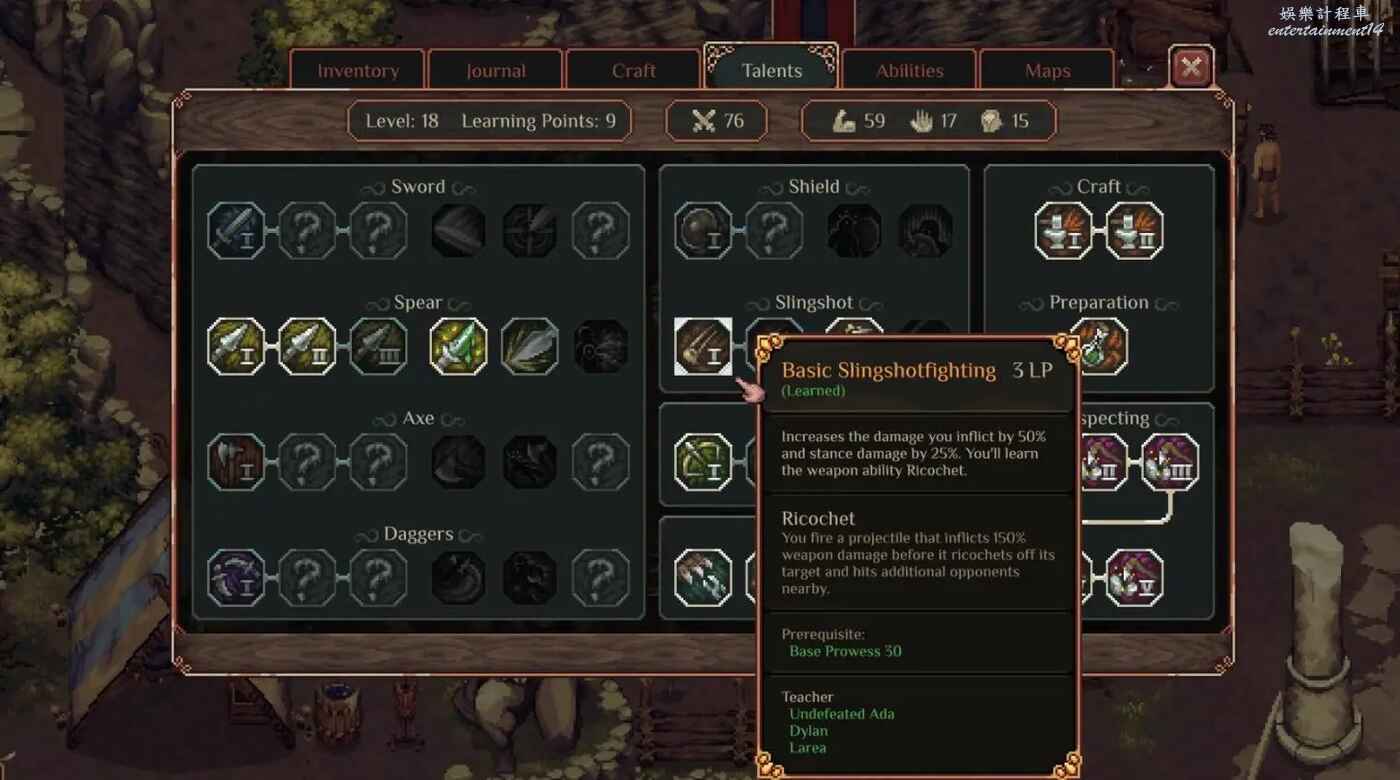
Task: Go to the Craft tab
Action: pos(634,71)
